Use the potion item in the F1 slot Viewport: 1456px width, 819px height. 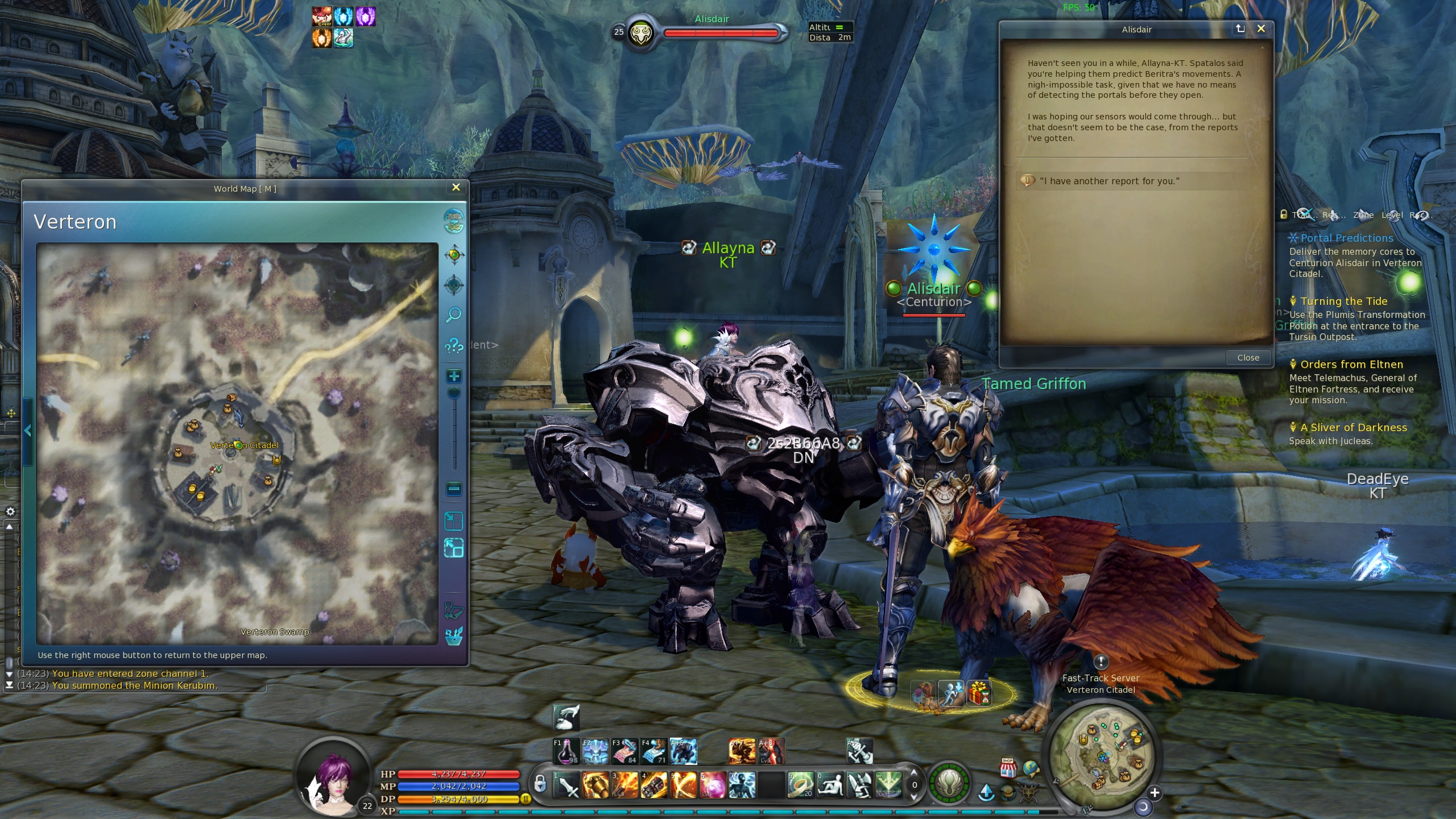(x=566, y=751)
